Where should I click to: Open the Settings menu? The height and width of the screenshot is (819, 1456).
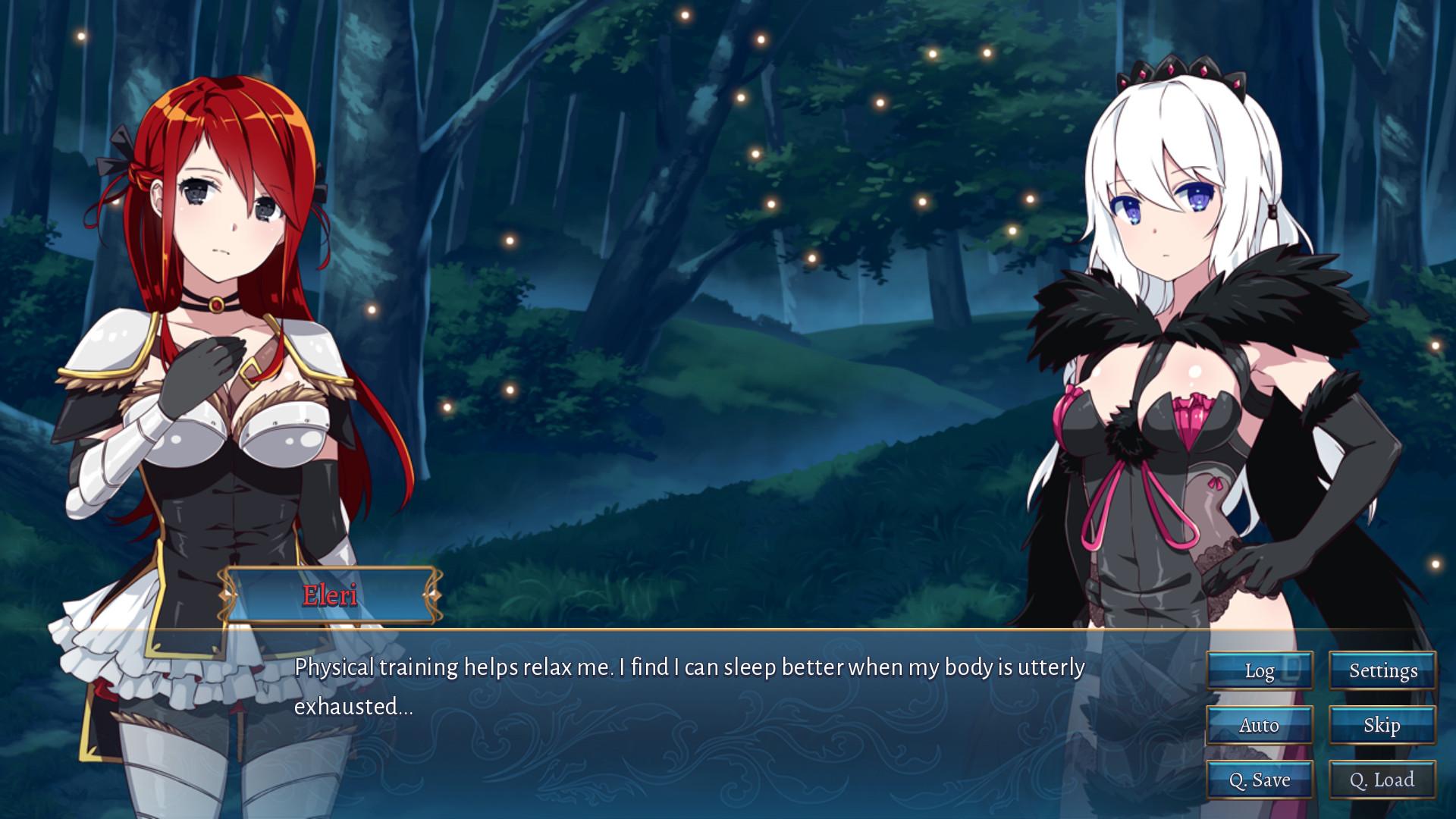(x=1382, y=670)
